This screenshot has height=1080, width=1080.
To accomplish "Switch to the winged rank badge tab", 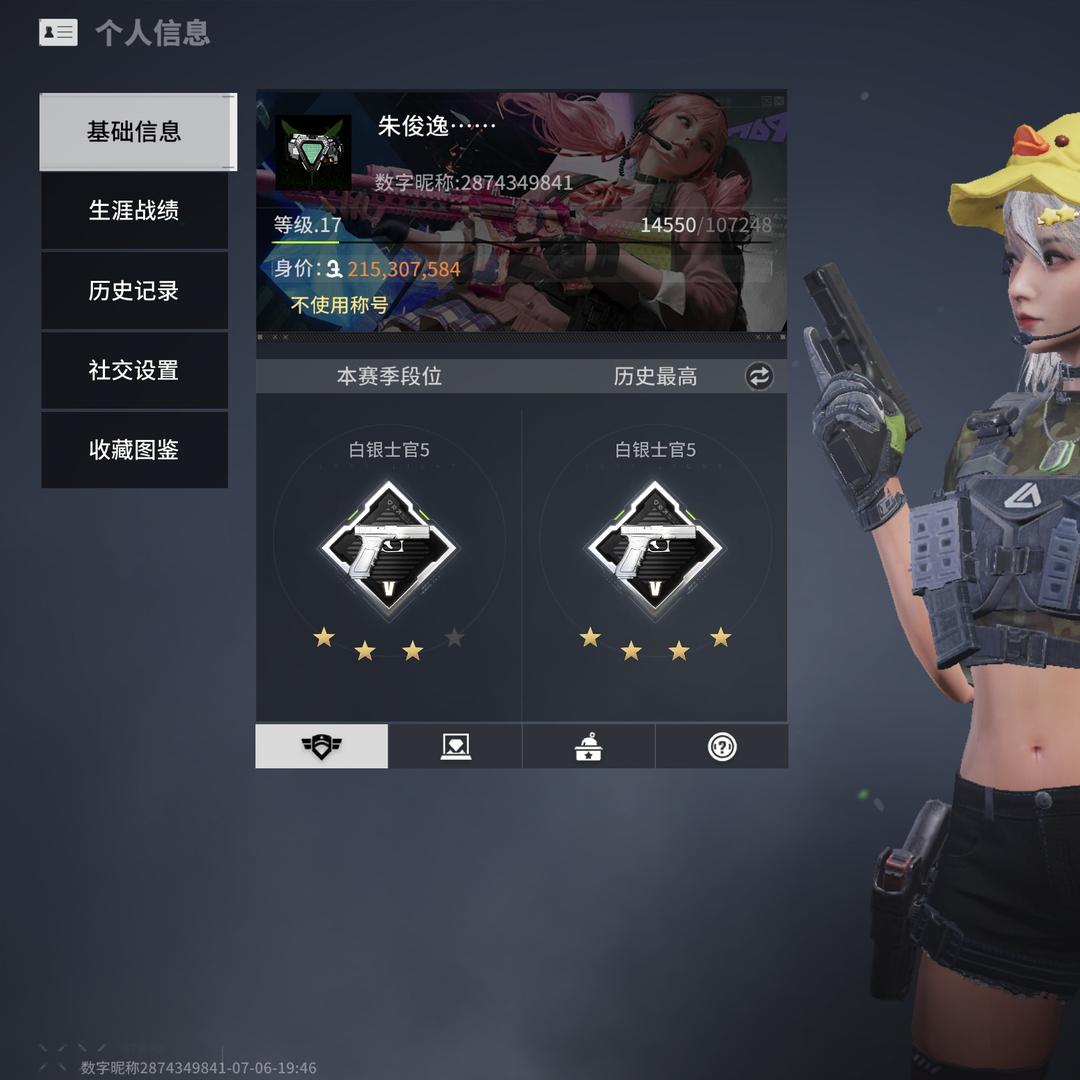I will click(x=321, y=746).
